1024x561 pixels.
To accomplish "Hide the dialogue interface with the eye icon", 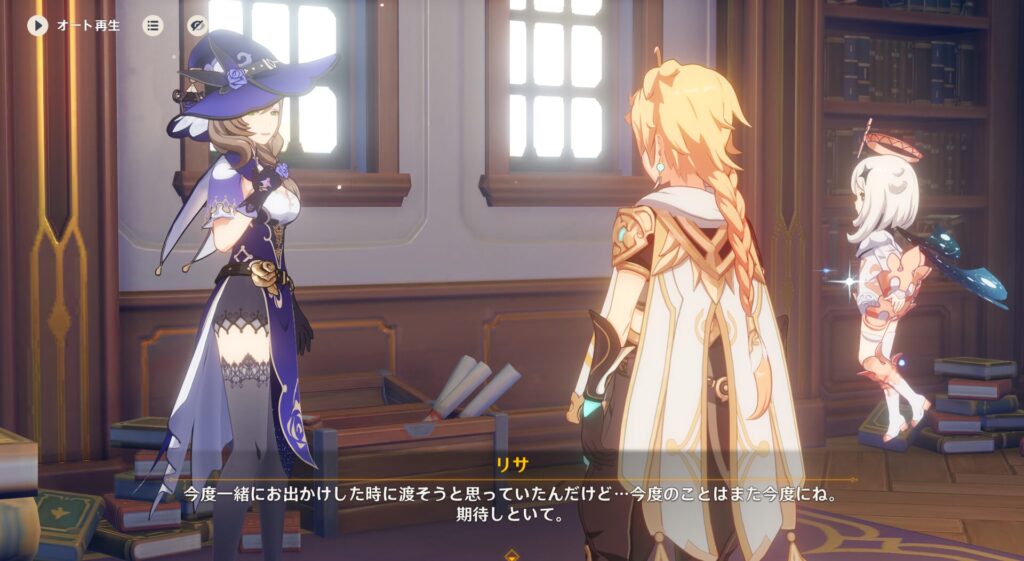I will tap(197, 25).
